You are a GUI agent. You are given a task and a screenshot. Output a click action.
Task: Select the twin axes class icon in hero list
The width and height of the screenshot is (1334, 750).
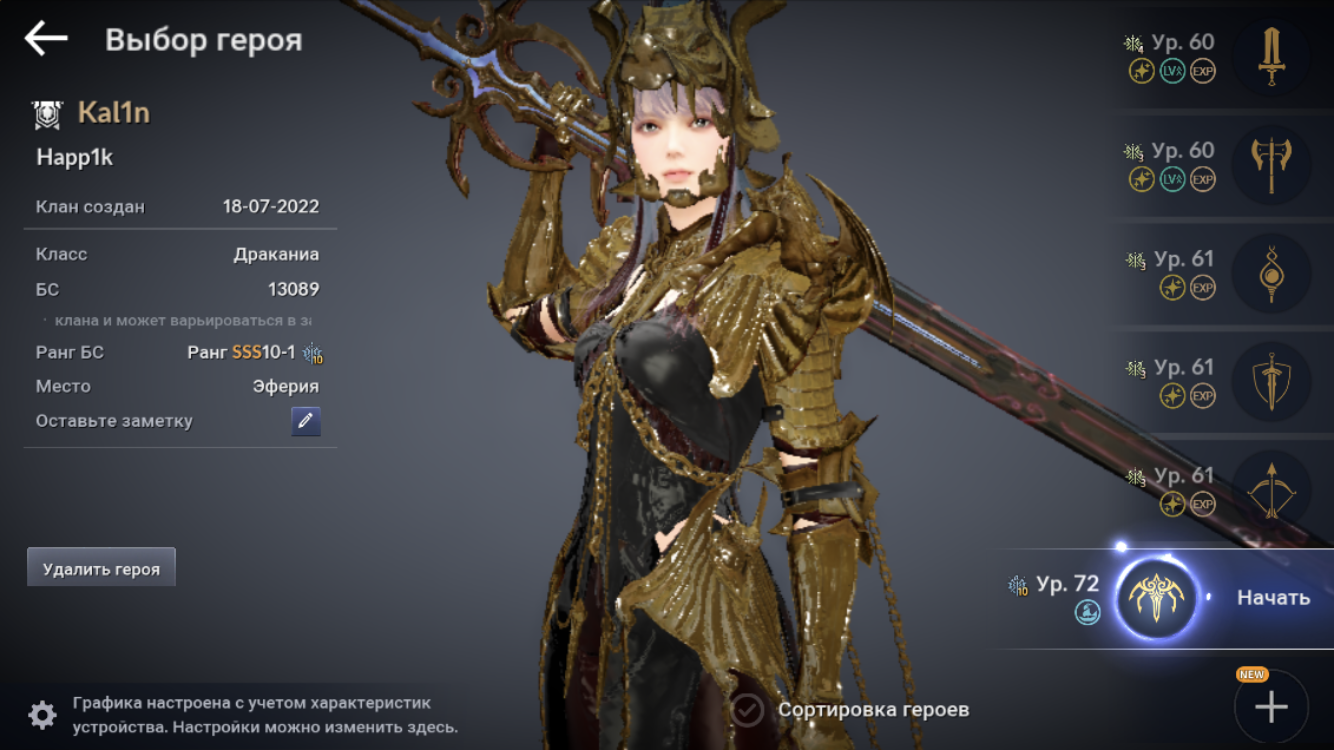[1272, 165]
